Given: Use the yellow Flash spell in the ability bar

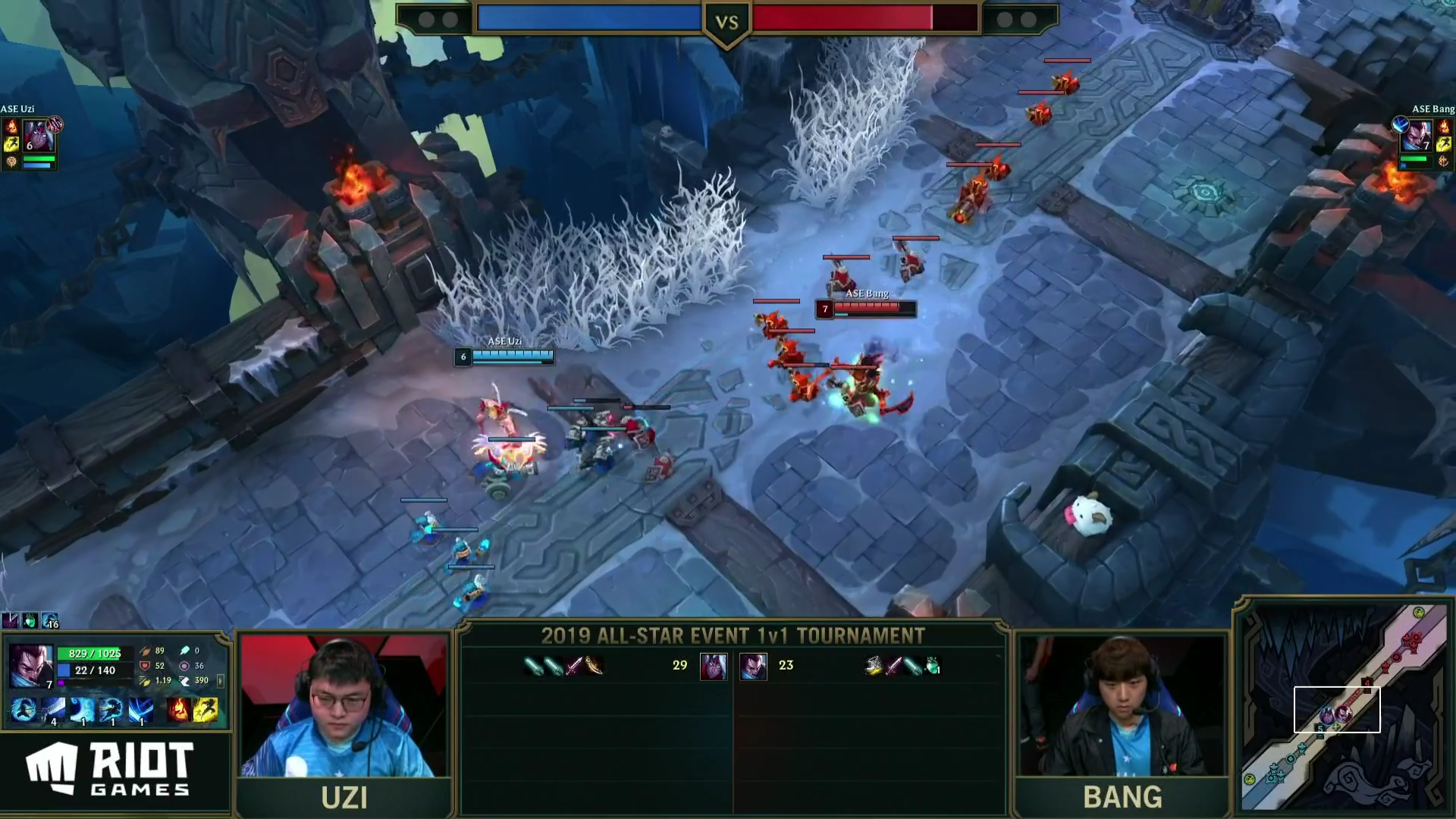Looking at the screenshot, I should pos(206,710).
